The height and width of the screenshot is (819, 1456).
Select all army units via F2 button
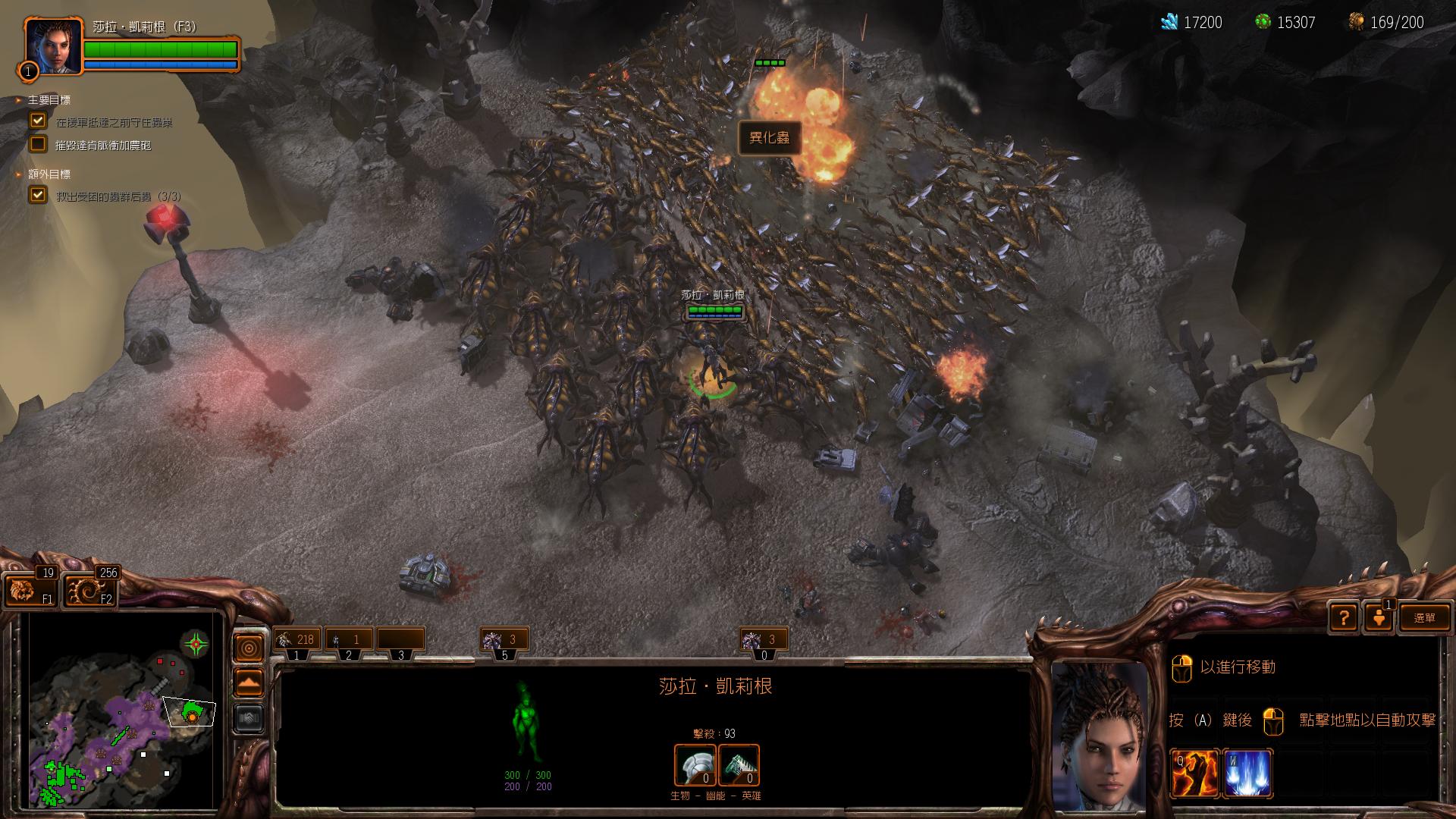coord(90,589)
